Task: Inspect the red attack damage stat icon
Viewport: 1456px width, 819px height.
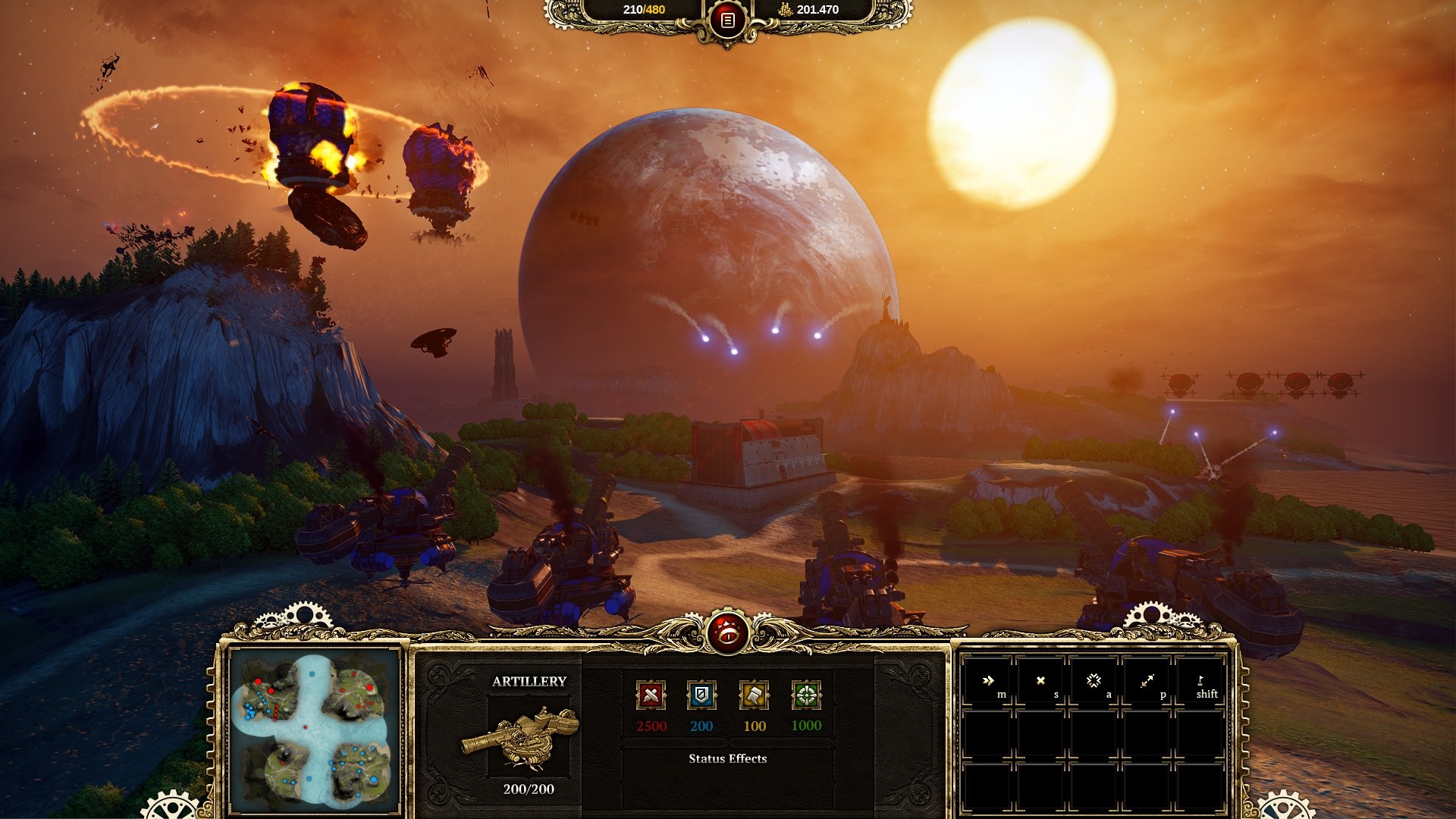Action: (651, 695)
